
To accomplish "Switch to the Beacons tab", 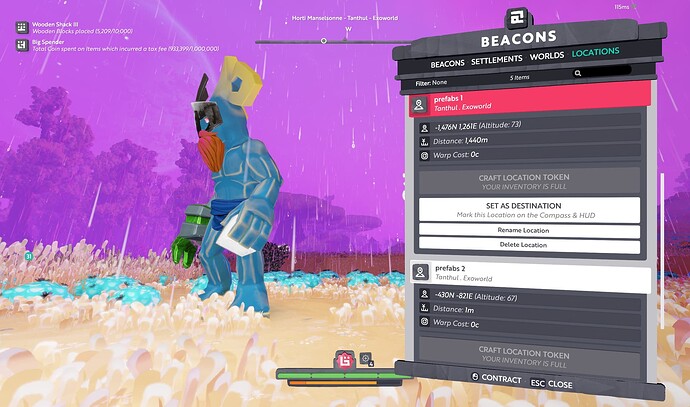I will pos(447,64).
